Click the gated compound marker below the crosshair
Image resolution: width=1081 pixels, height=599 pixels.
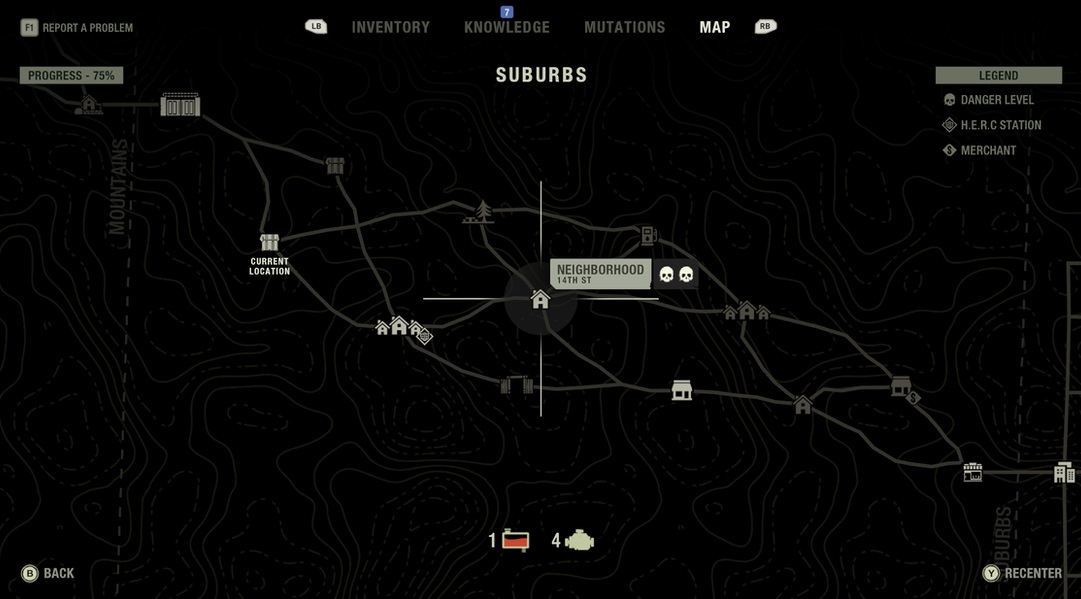(516, 385)
